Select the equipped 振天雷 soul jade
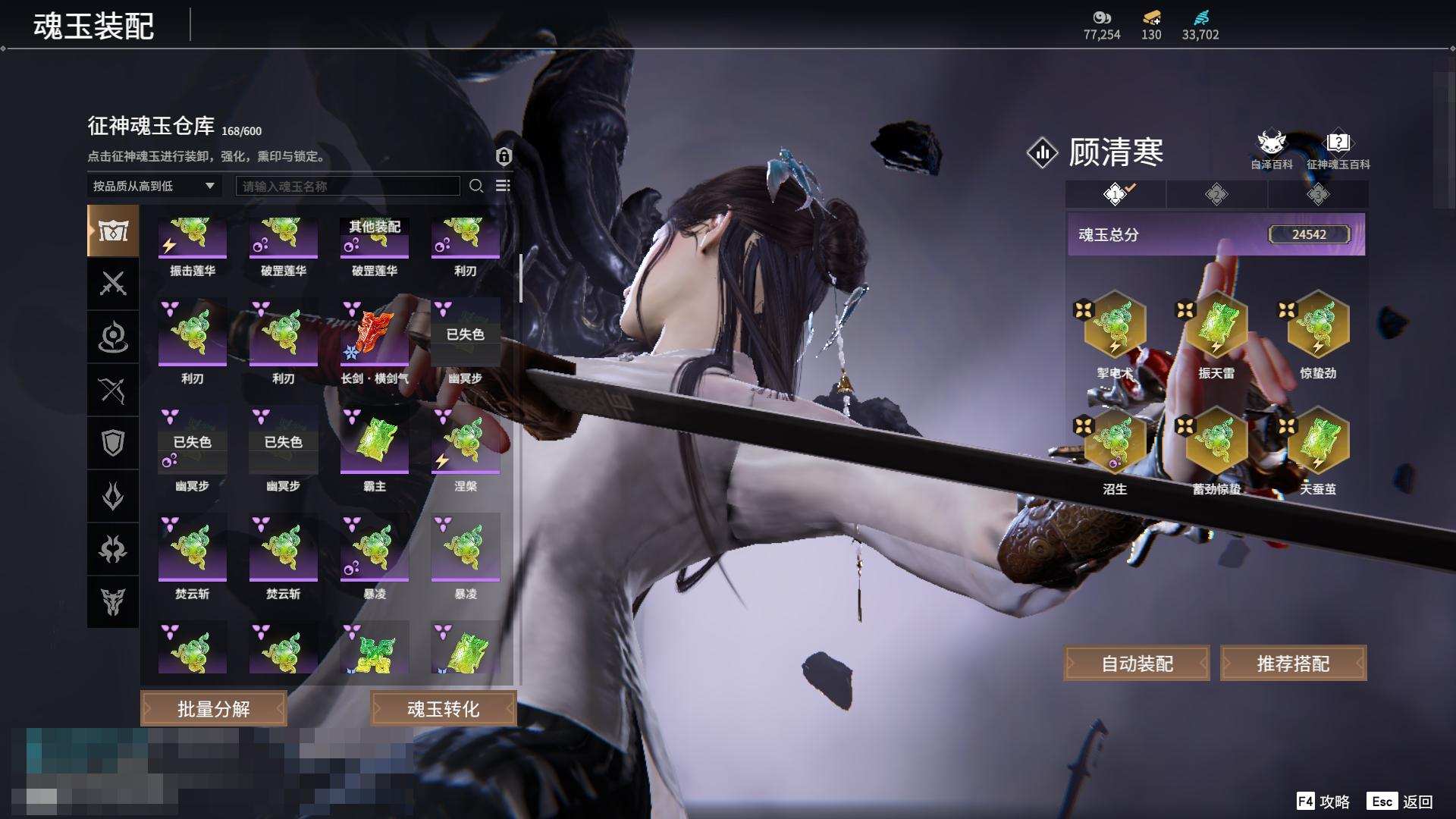1456x819 pixels. 1216,327
